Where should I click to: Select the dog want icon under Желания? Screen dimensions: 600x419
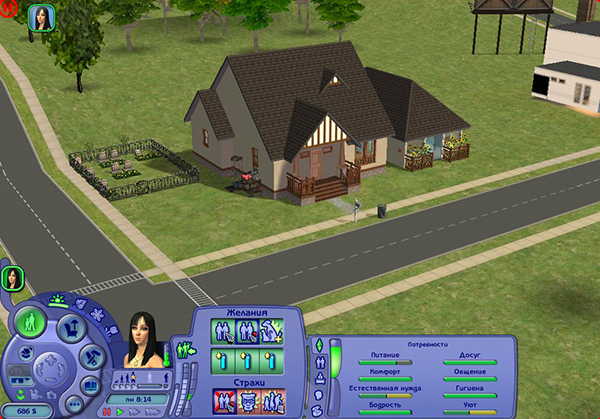click(x=270, y=332)
